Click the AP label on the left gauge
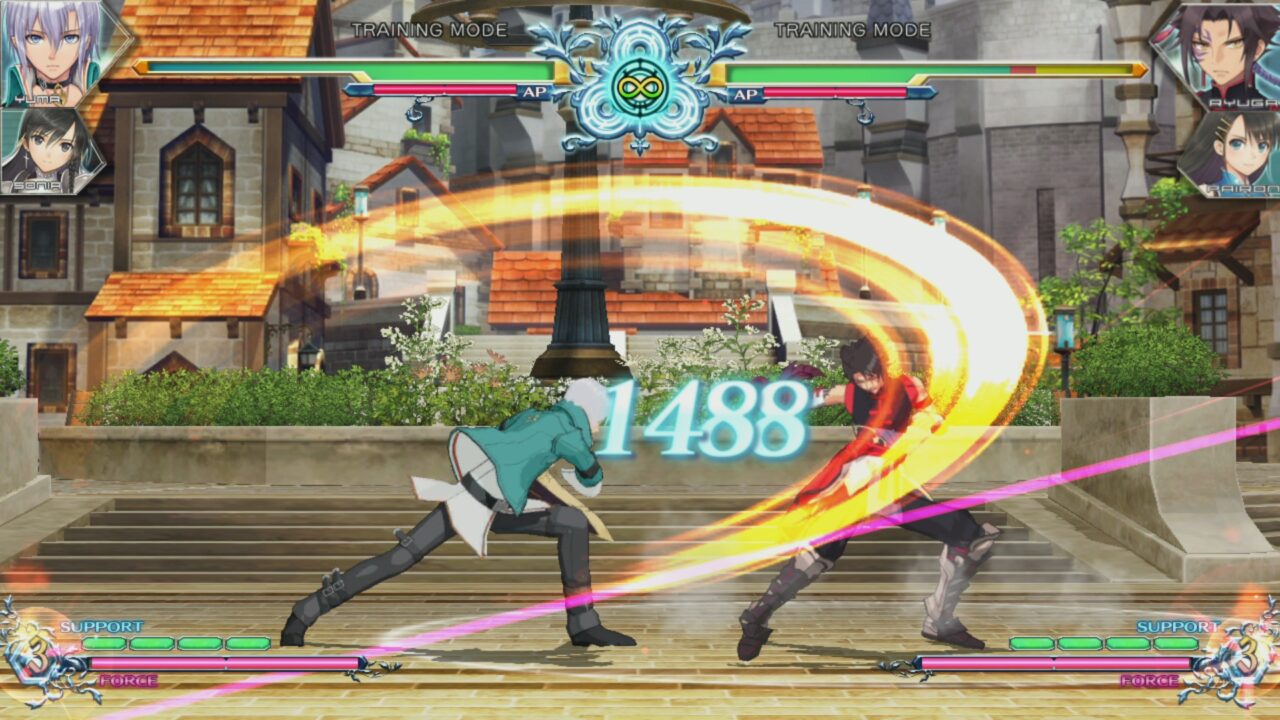Screen dimensions: 1280x720 point(537,90)
